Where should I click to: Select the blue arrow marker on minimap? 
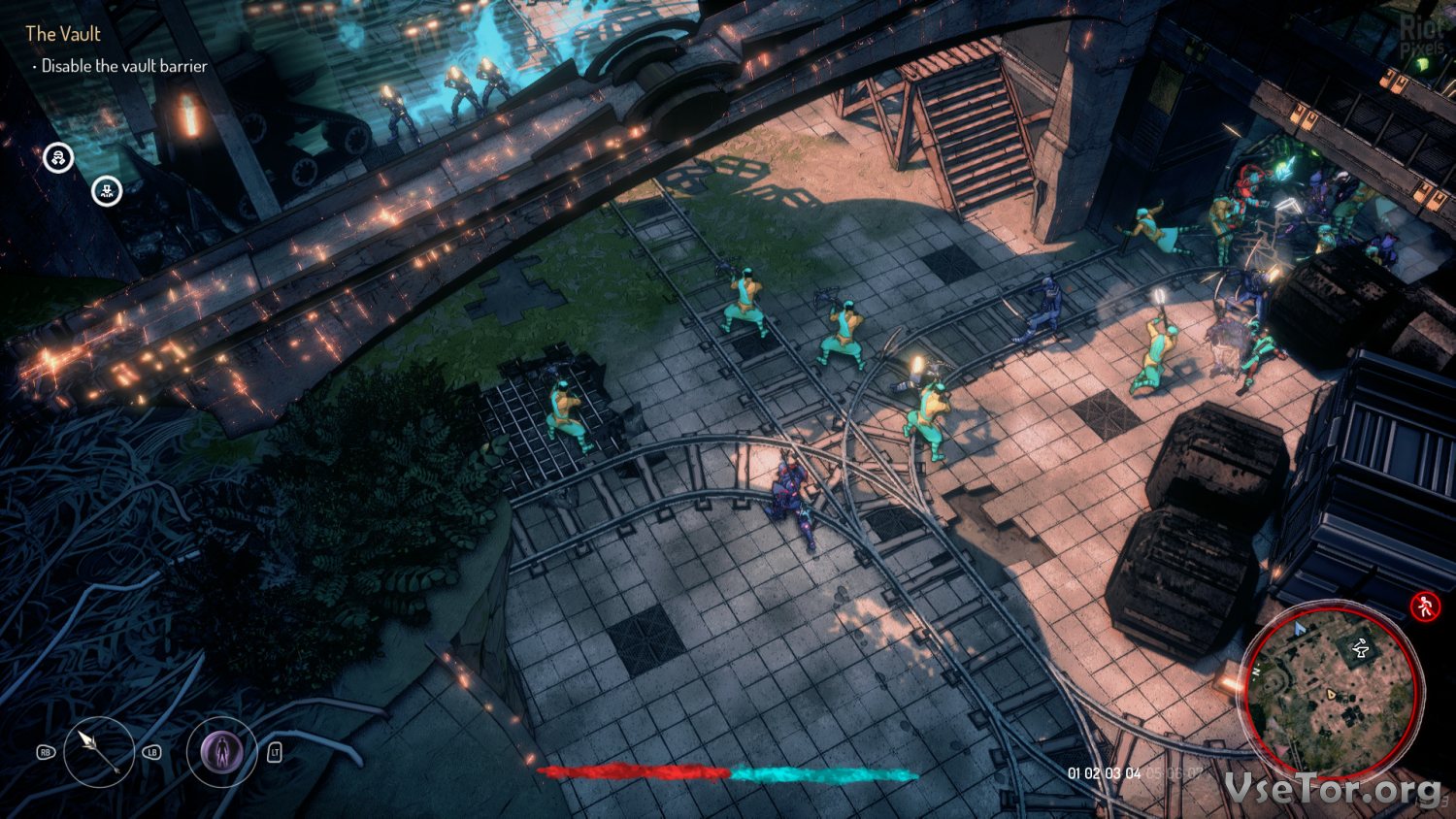(1300, 630)
